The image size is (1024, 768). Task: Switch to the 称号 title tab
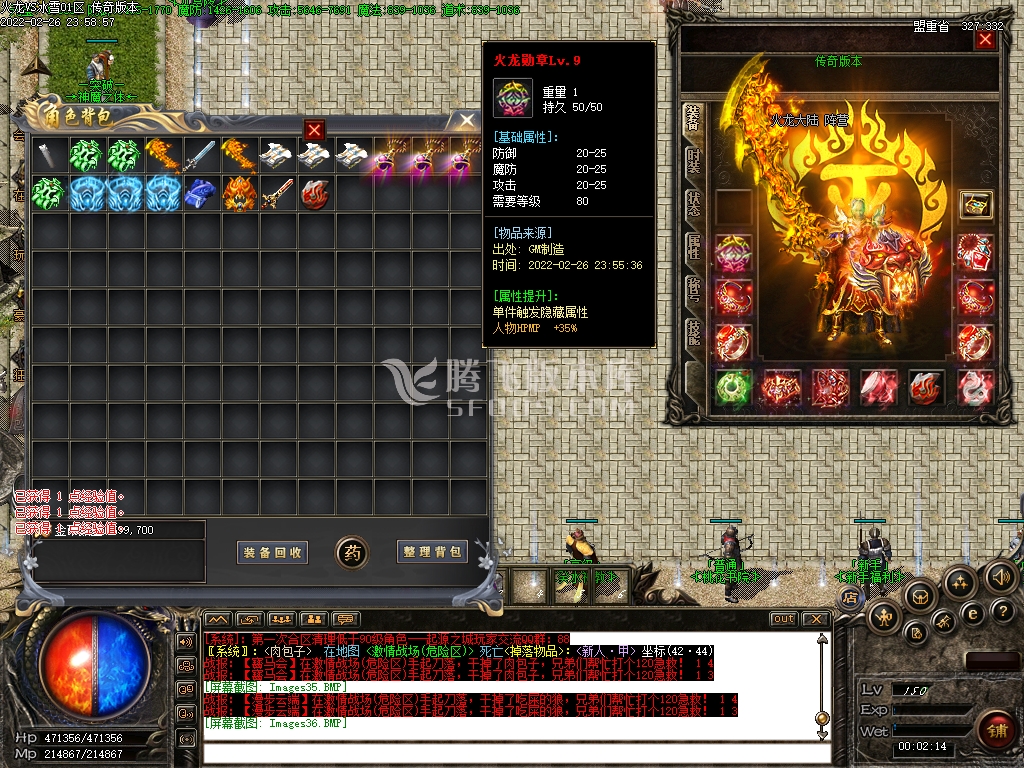tap(693, 288)
